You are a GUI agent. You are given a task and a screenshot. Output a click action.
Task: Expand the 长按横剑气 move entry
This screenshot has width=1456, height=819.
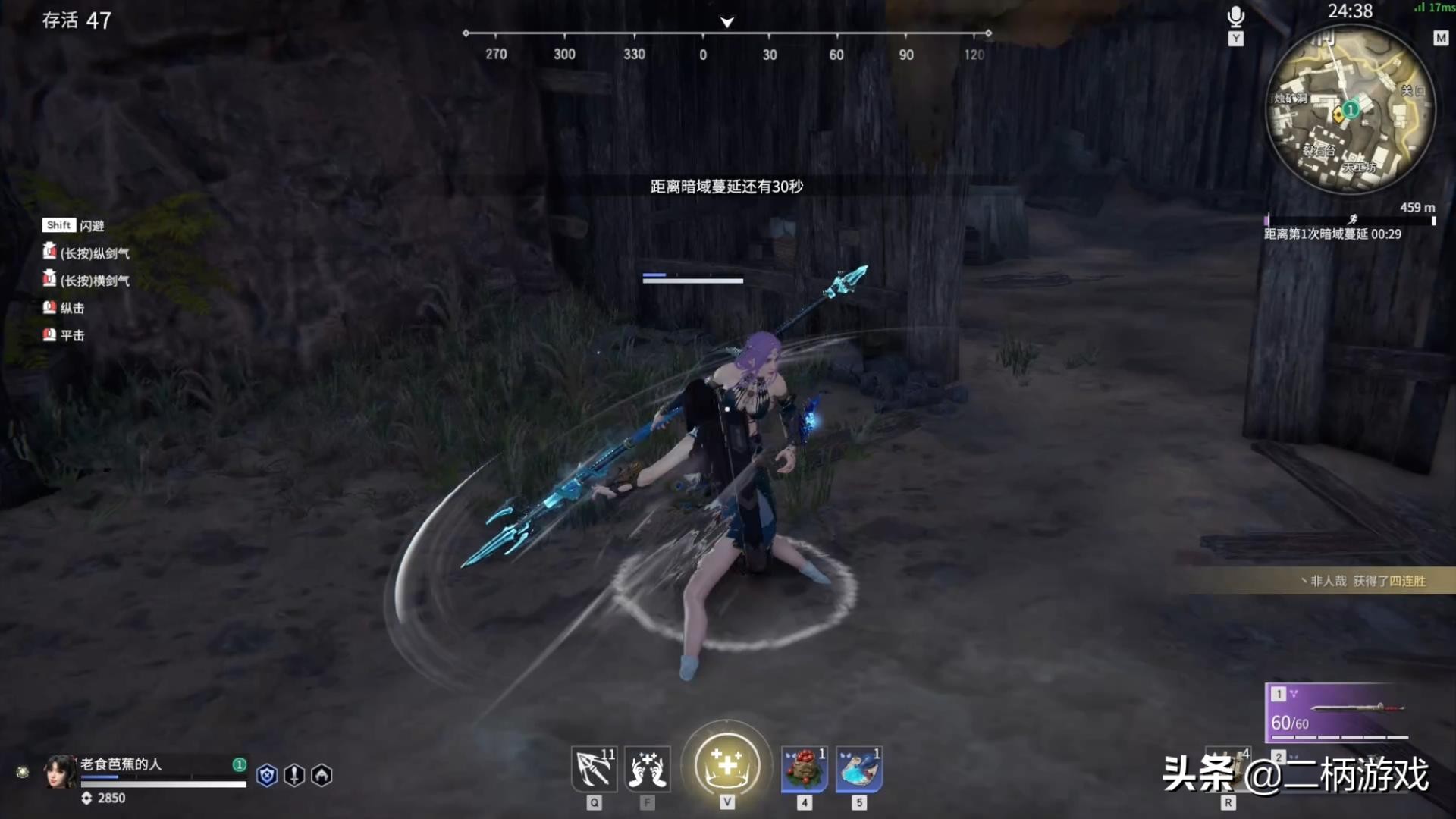click(x=87, y=280)
